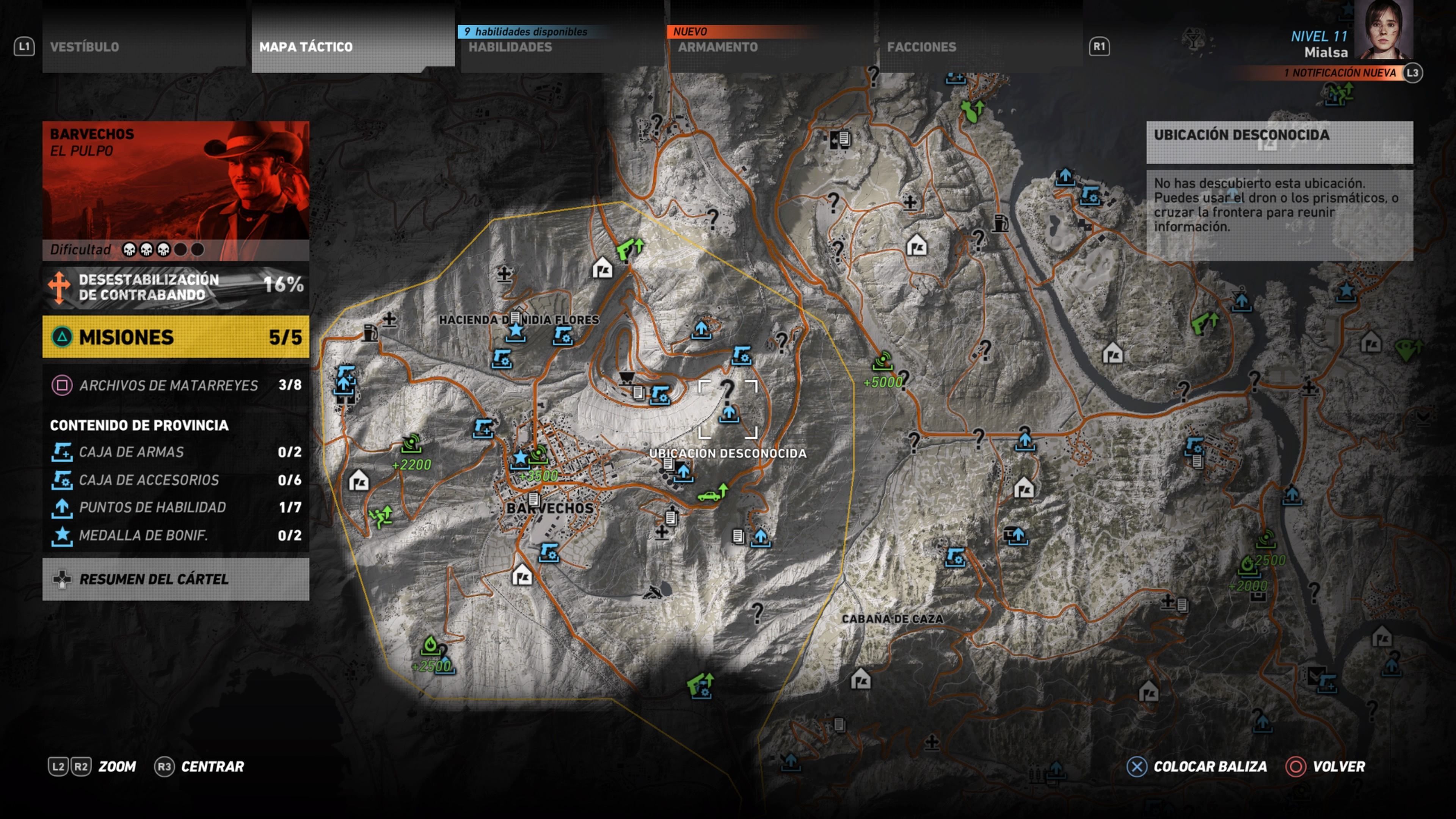View Archivos de Matarreyes entry
Image resolution: width=1456 pixels, height=819 pixels.
[176, 386]
